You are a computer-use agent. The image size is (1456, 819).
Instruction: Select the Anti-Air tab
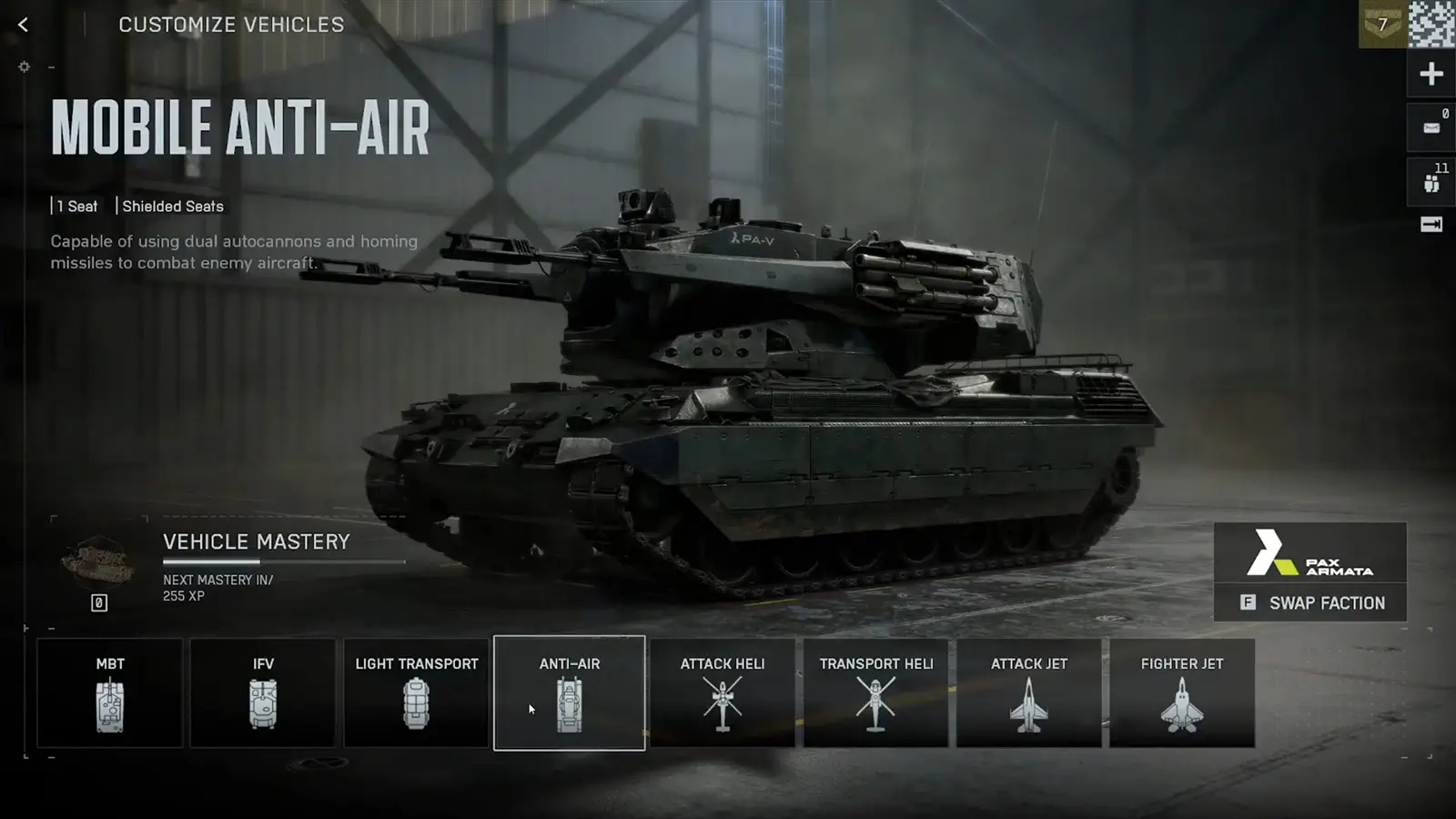pyautogui.click(x=569, y=693)
